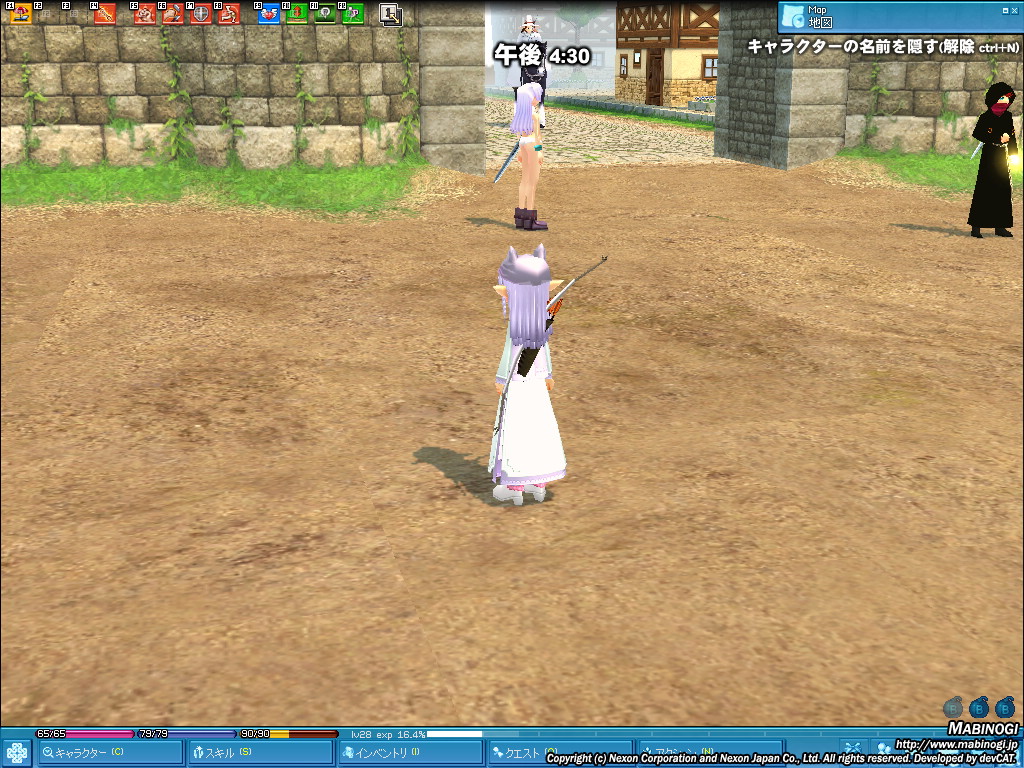Screen dimensions: 1024x768
Task: Switch hotbar set with the numbered icon
Action: pos(391,14)
